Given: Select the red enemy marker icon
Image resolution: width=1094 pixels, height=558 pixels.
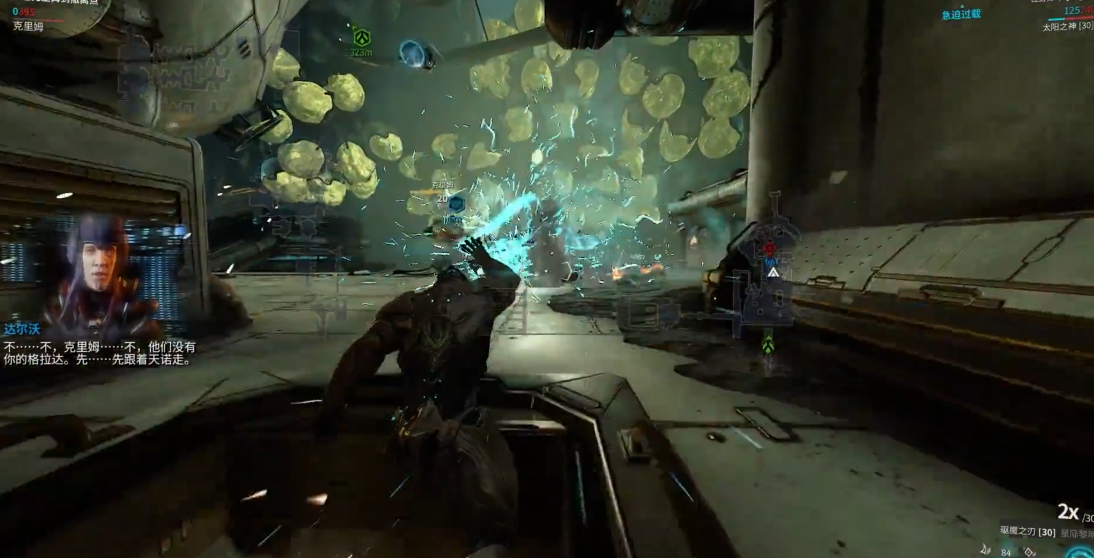Looking at the screenshot, I should click(769, 250).
